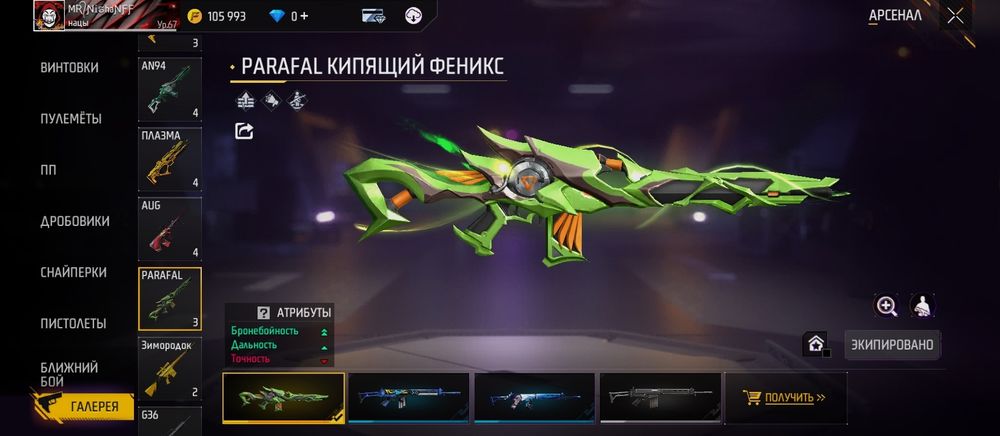Click the share arrow icon under the weapon name

click(244, 131)
